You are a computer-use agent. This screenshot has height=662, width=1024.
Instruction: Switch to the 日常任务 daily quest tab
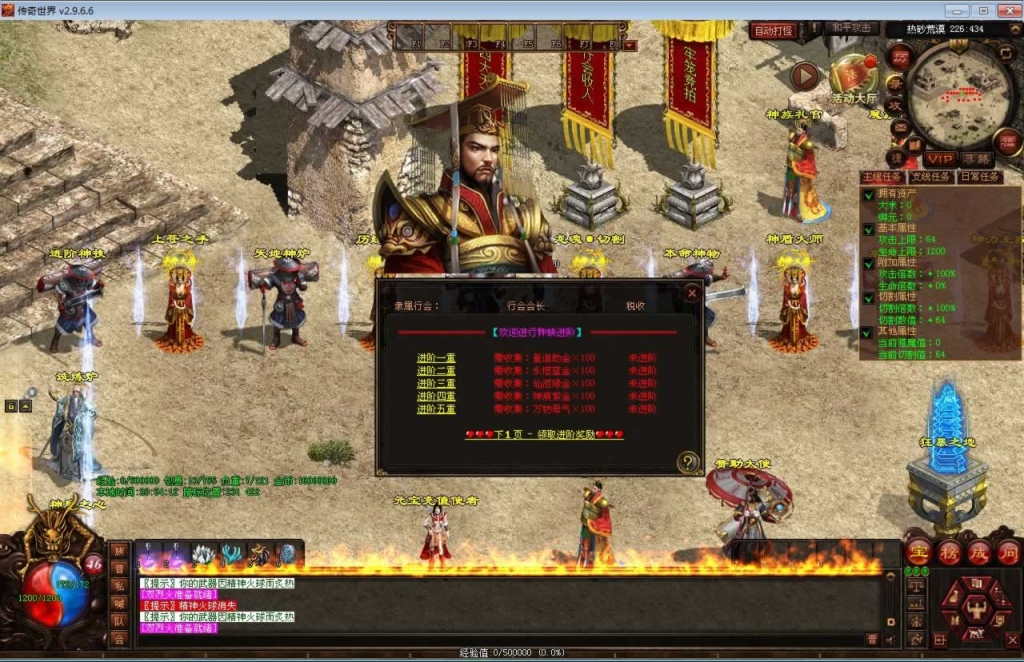[979, 177]
